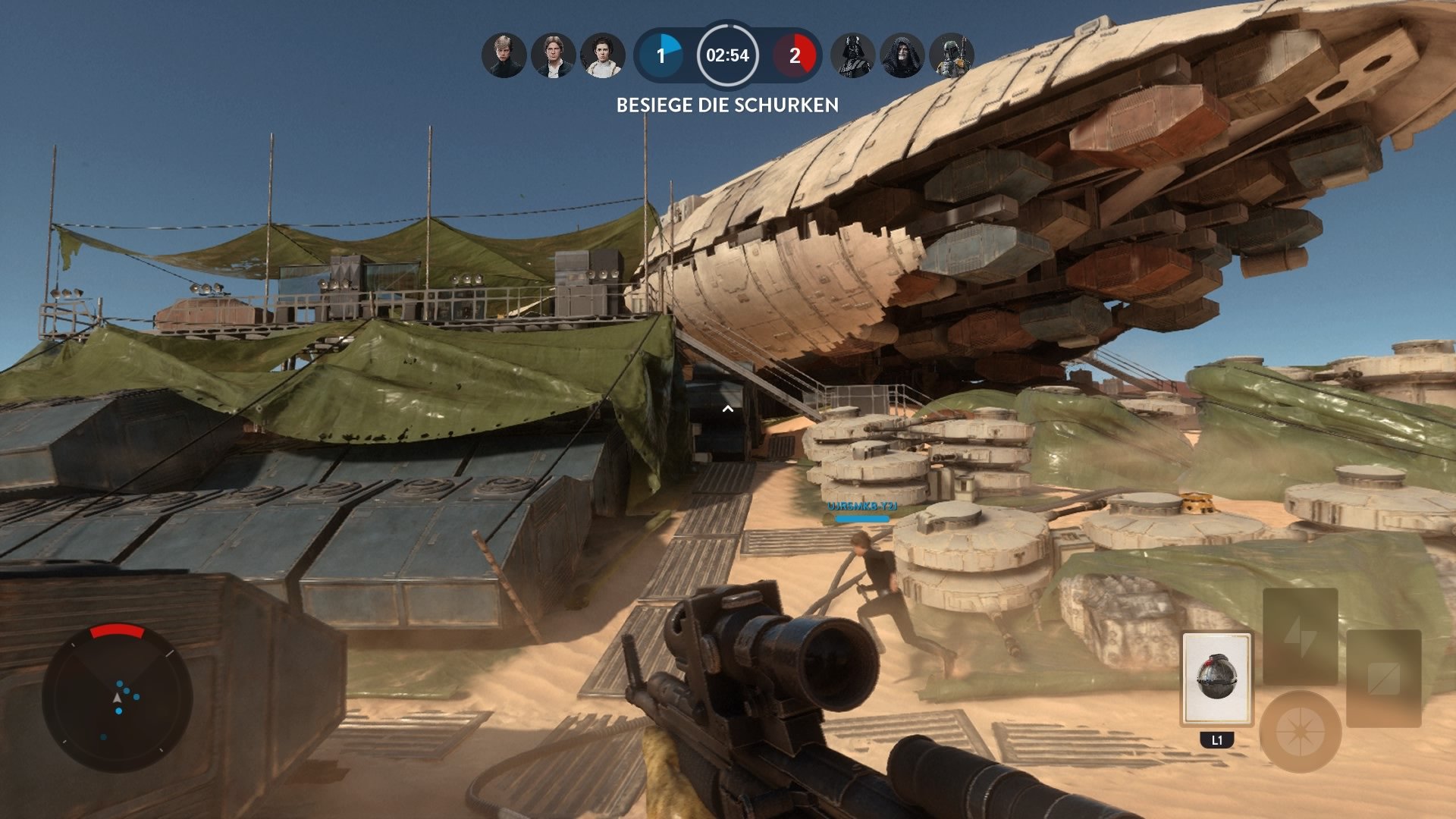
Task: Click the Han Solo character portrait
Action: click(x=551, y=55)
